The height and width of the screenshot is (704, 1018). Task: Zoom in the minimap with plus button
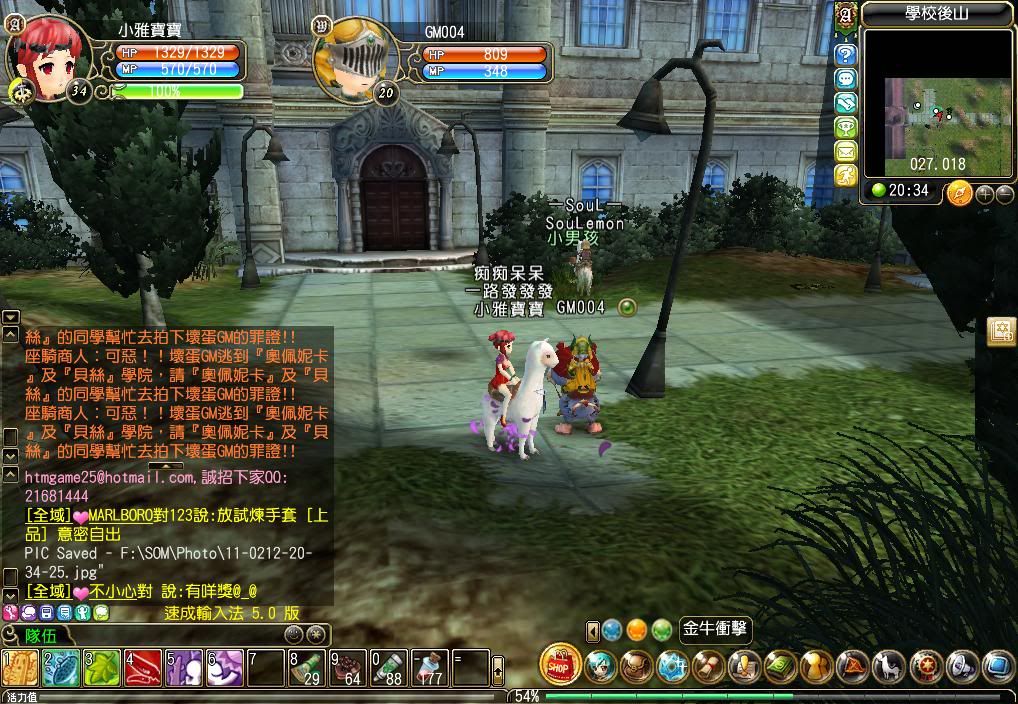point(984,194)
